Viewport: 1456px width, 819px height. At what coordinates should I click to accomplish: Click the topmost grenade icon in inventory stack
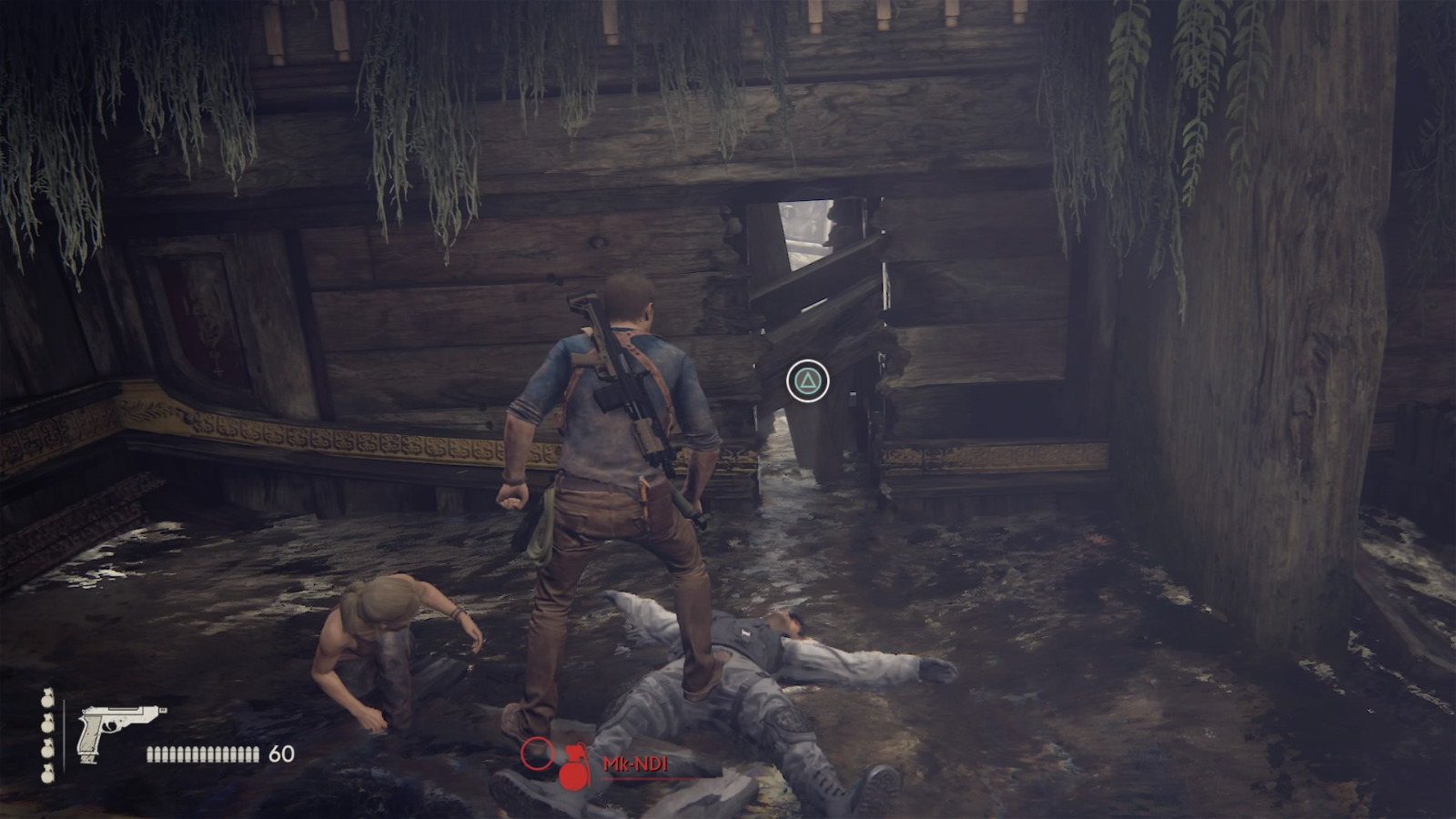point(45,699)
